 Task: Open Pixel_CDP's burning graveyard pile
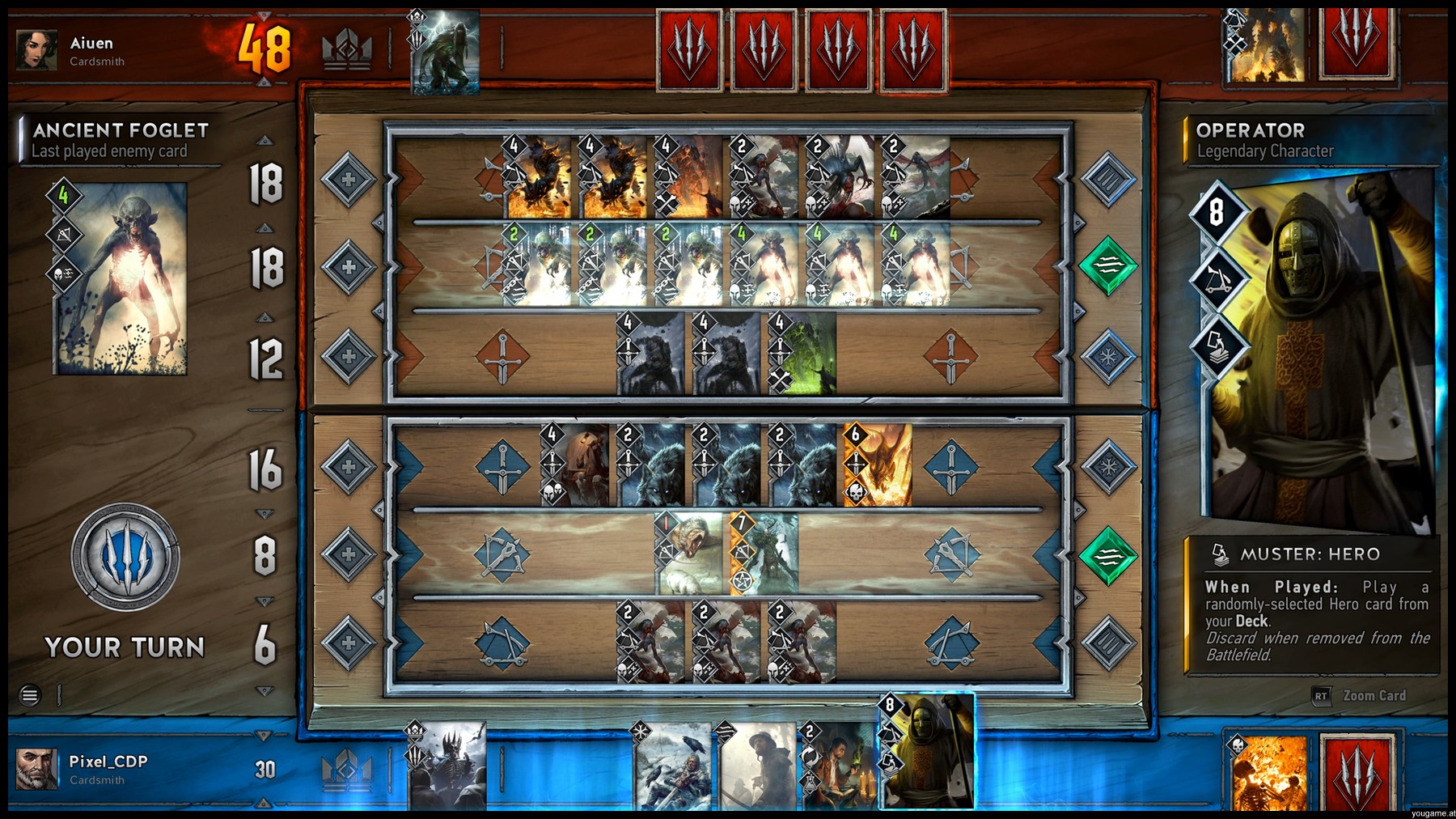tap(1268, 773)
